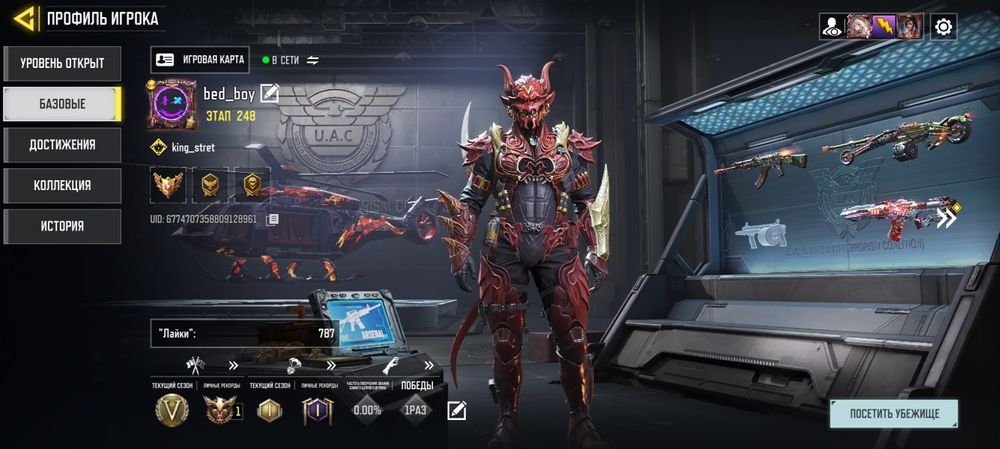This screenshot has height=449, width=1000.
Task: Edit the bed_boy nickname
Action: click(269, 94)
